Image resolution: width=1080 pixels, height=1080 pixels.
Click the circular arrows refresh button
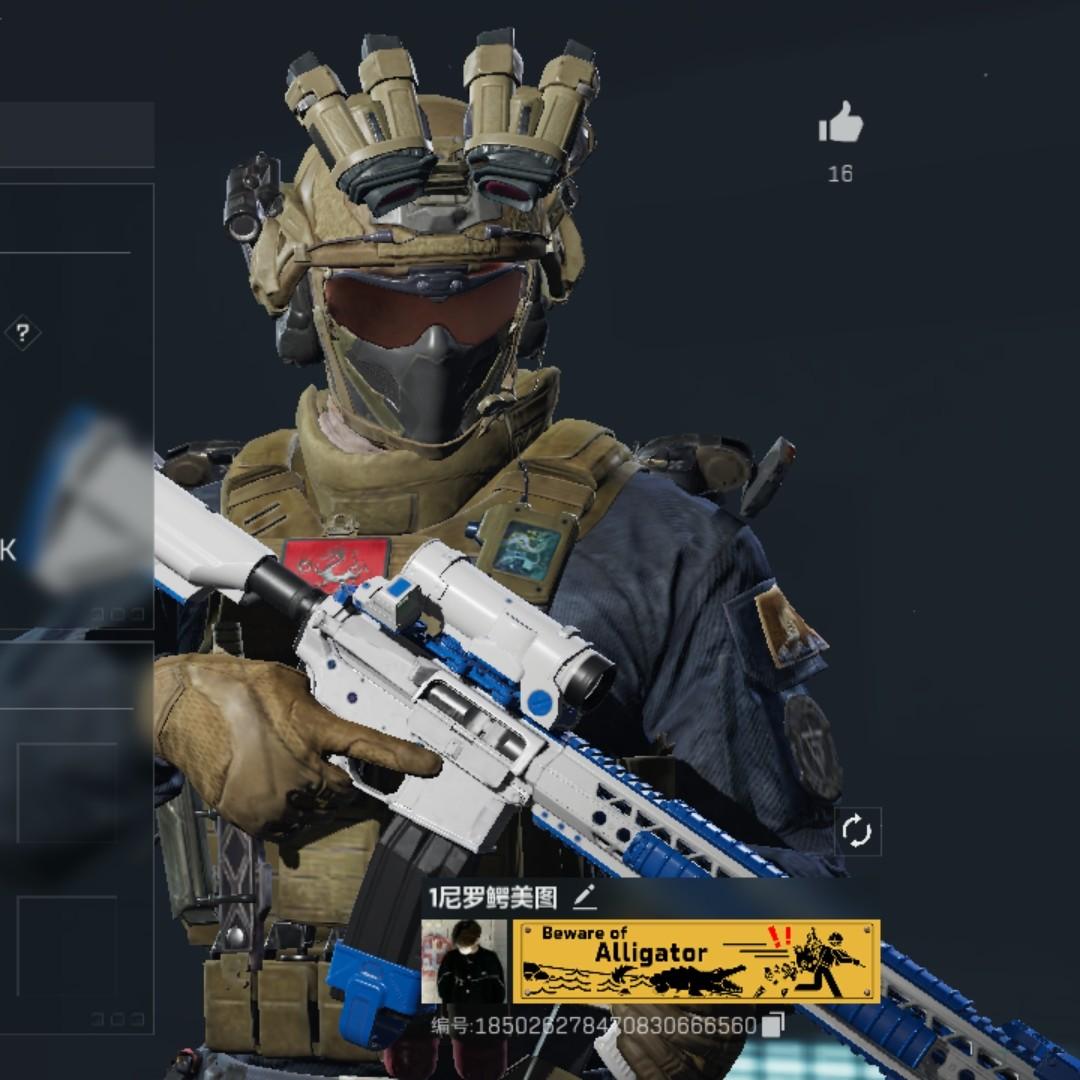click(x=857, y=831)
